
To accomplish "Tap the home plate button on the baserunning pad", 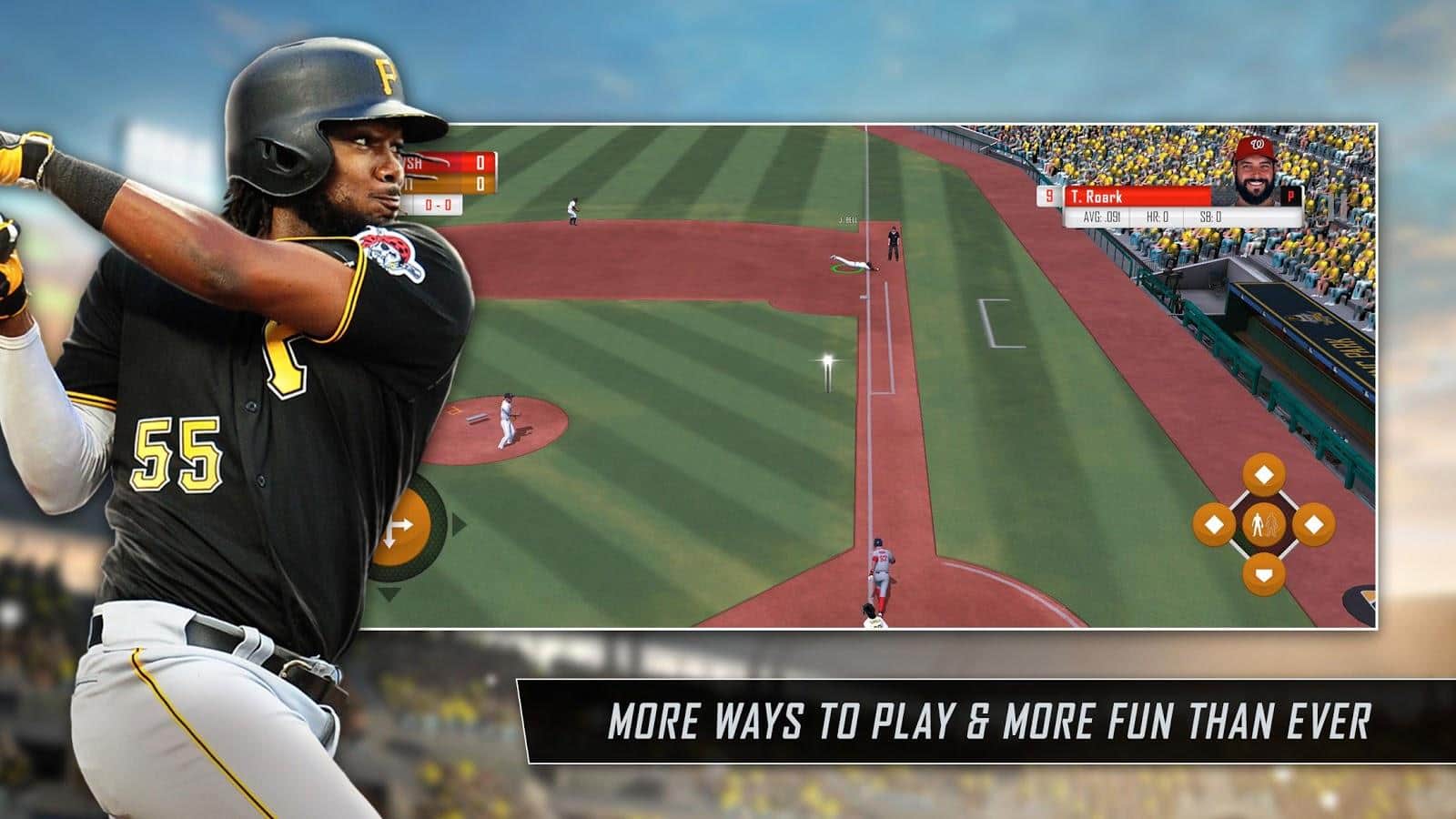I will (x=1263, y=573).
